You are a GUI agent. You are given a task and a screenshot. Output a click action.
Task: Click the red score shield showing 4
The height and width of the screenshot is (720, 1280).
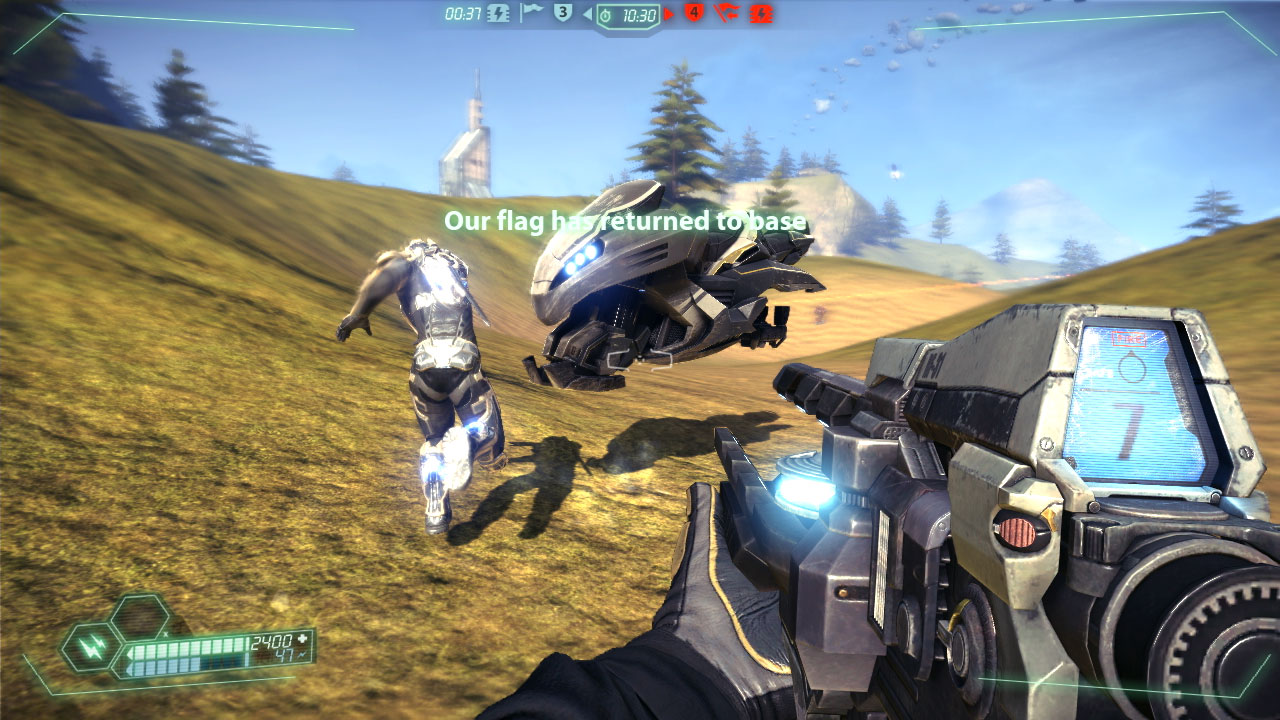point(694,13)
